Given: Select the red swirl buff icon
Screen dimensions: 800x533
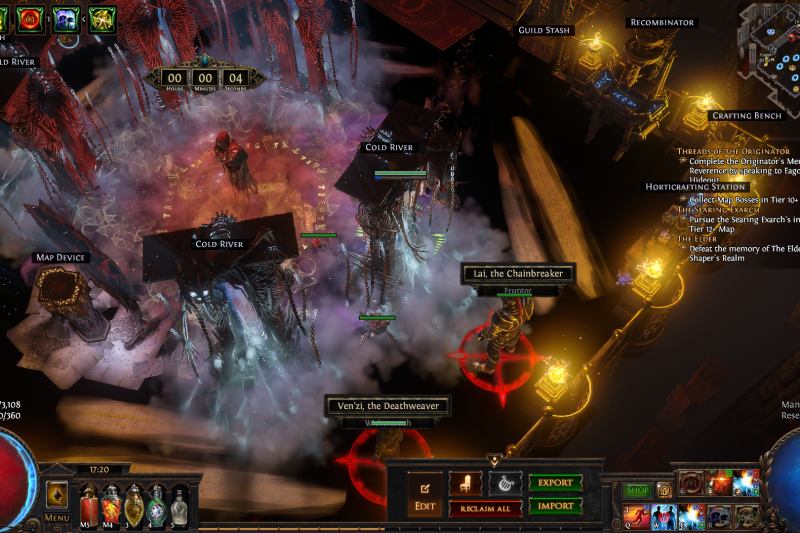Looking at the screenshot, I should point(30,17).
